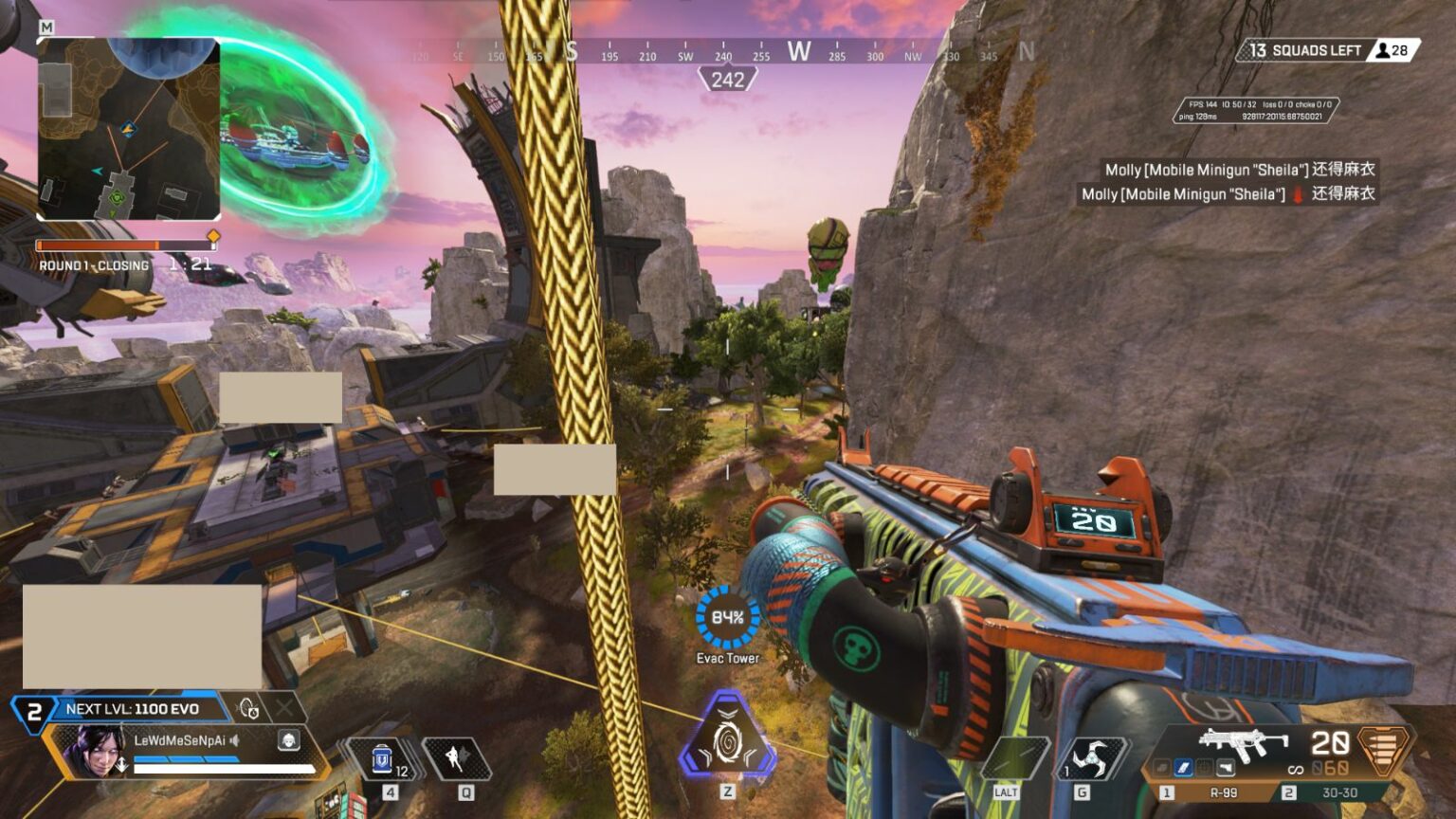The image size is (1456, 819).
Task: Mute LeWdMeSeNpAi's voice speaker icon
Action: (234, 740)
